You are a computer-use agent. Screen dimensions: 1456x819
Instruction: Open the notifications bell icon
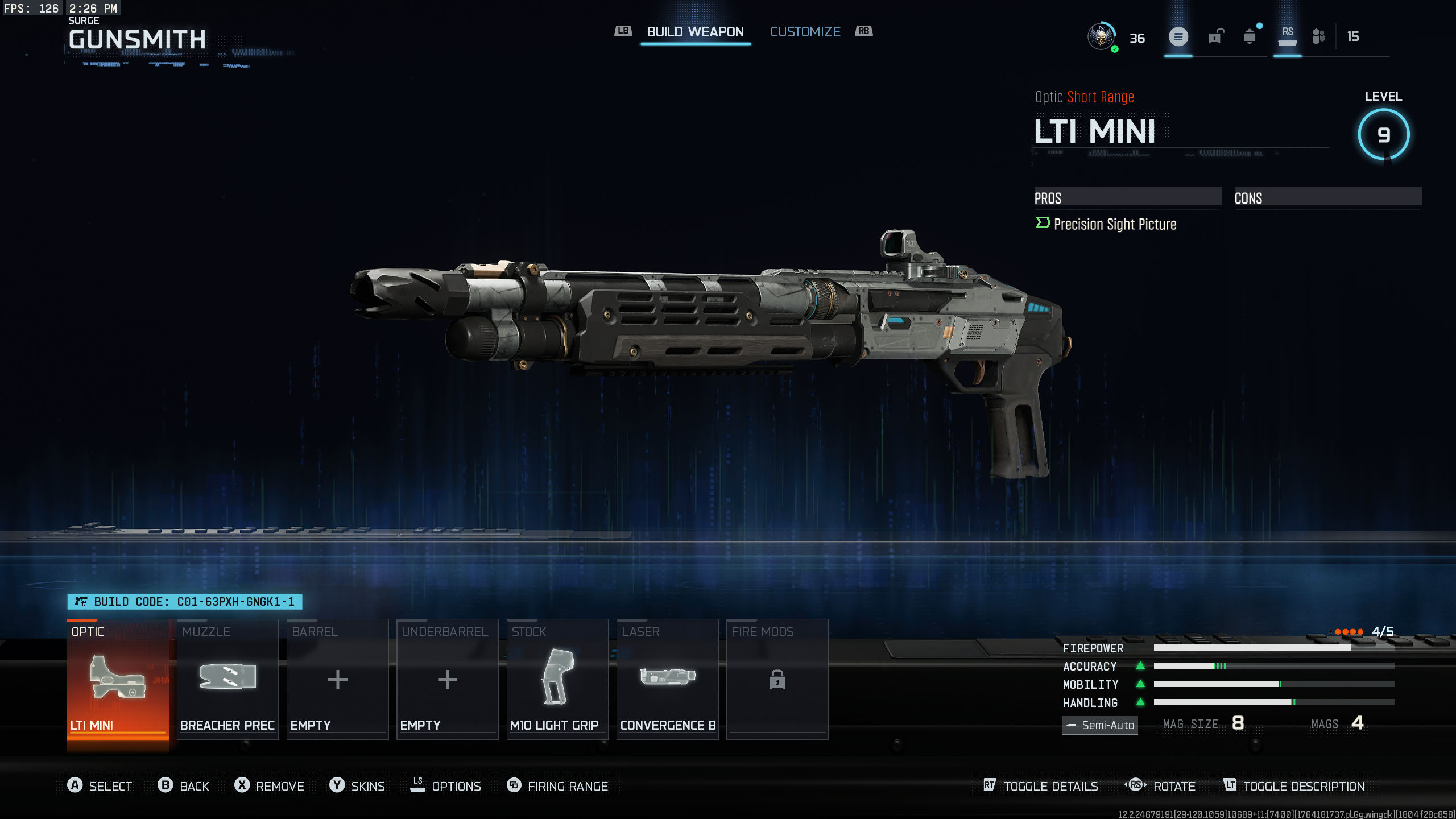pos(1250,36)
